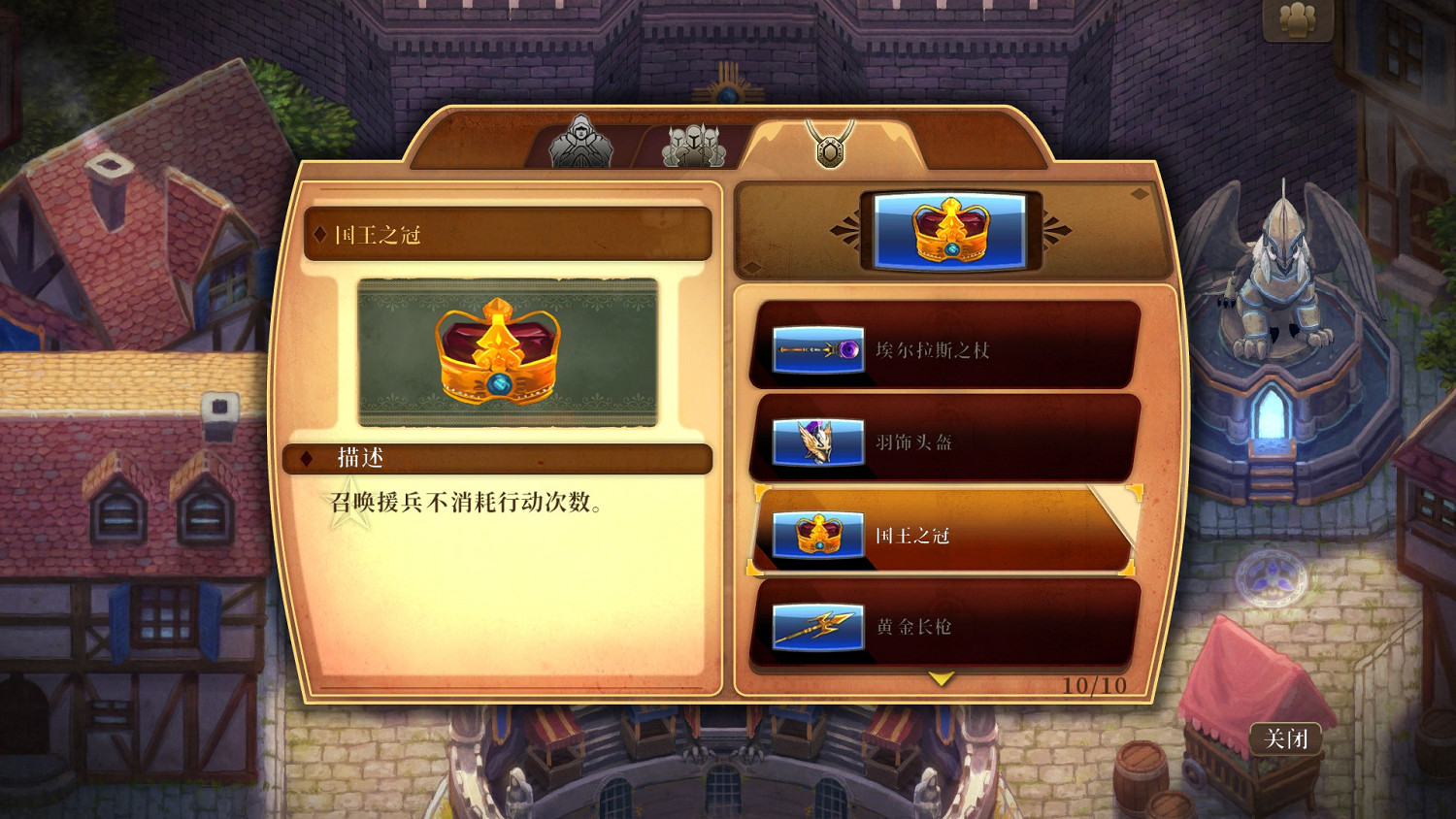Click the 10/10 capacity counter
The image size is (1456, 819).
tap(1093, 684)
